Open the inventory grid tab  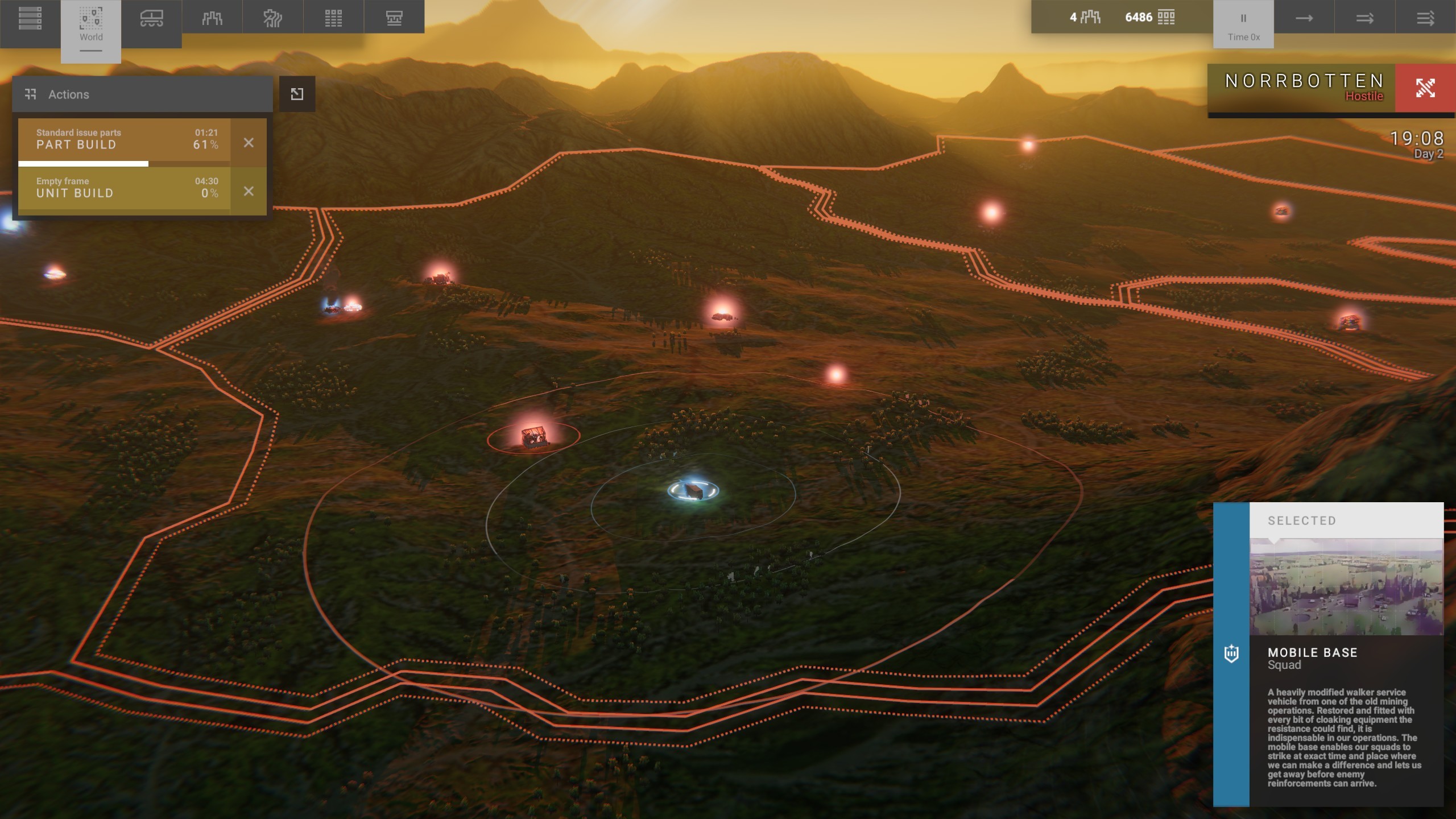(x=333, y=18)
